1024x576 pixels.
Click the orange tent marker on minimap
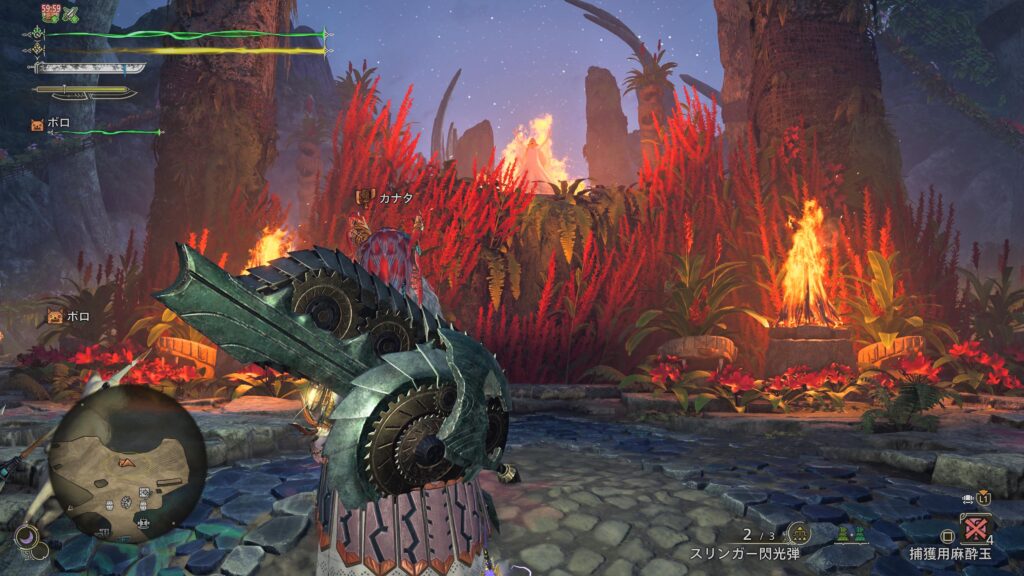click(125, 462)
